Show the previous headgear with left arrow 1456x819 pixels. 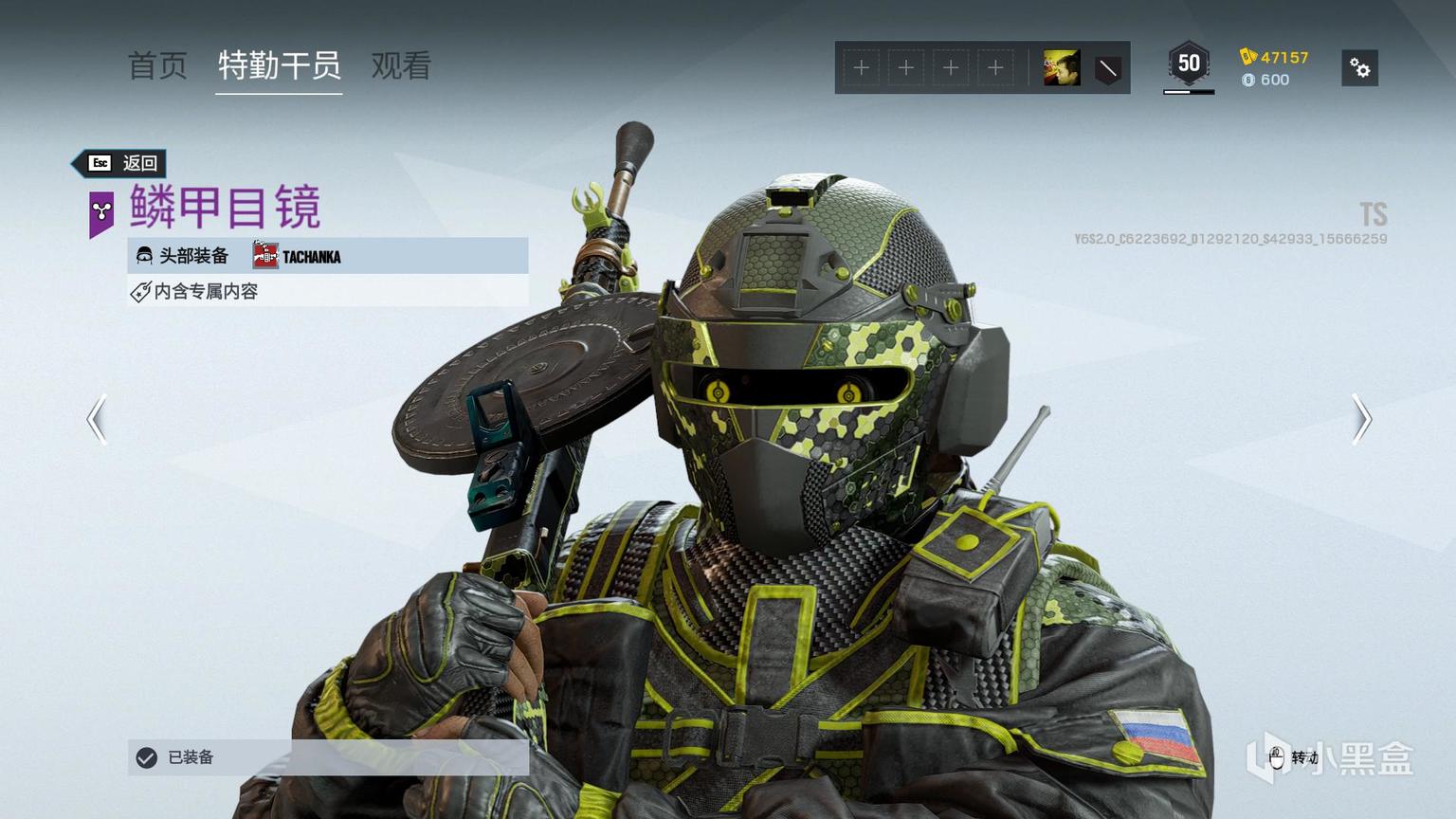click(x=97, y=419)
